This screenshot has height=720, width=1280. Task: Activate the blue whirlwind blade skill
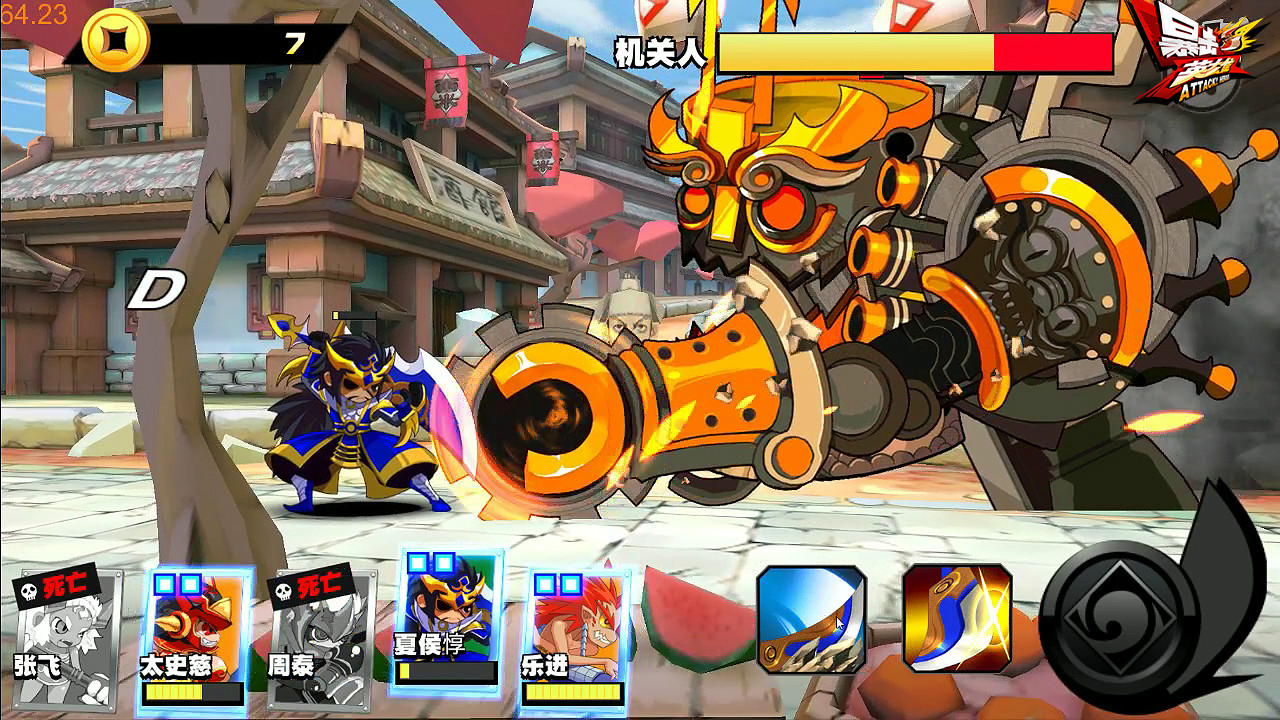pos(810,618)
